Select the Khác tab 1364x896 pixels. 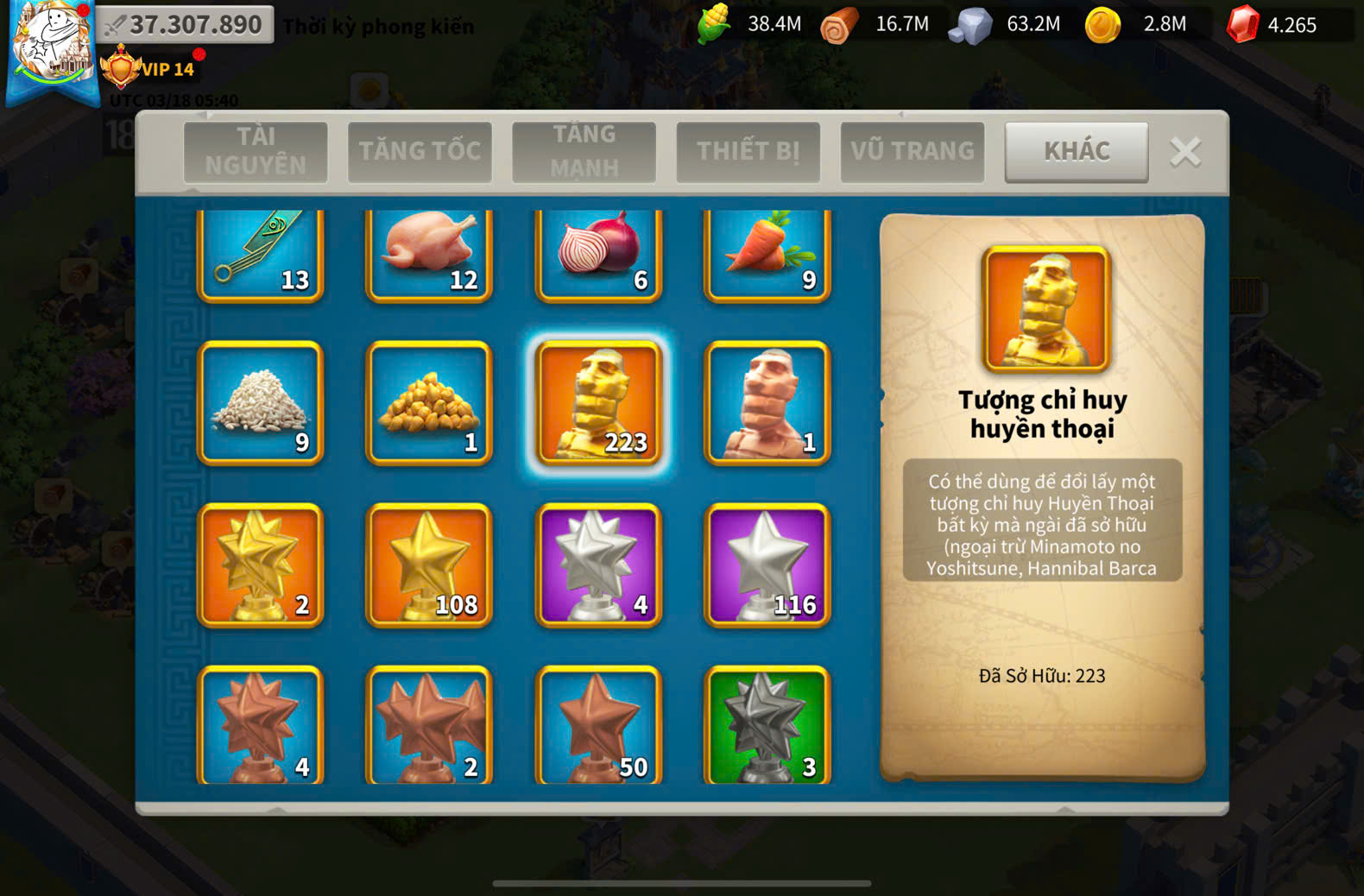coord(1076,151)
